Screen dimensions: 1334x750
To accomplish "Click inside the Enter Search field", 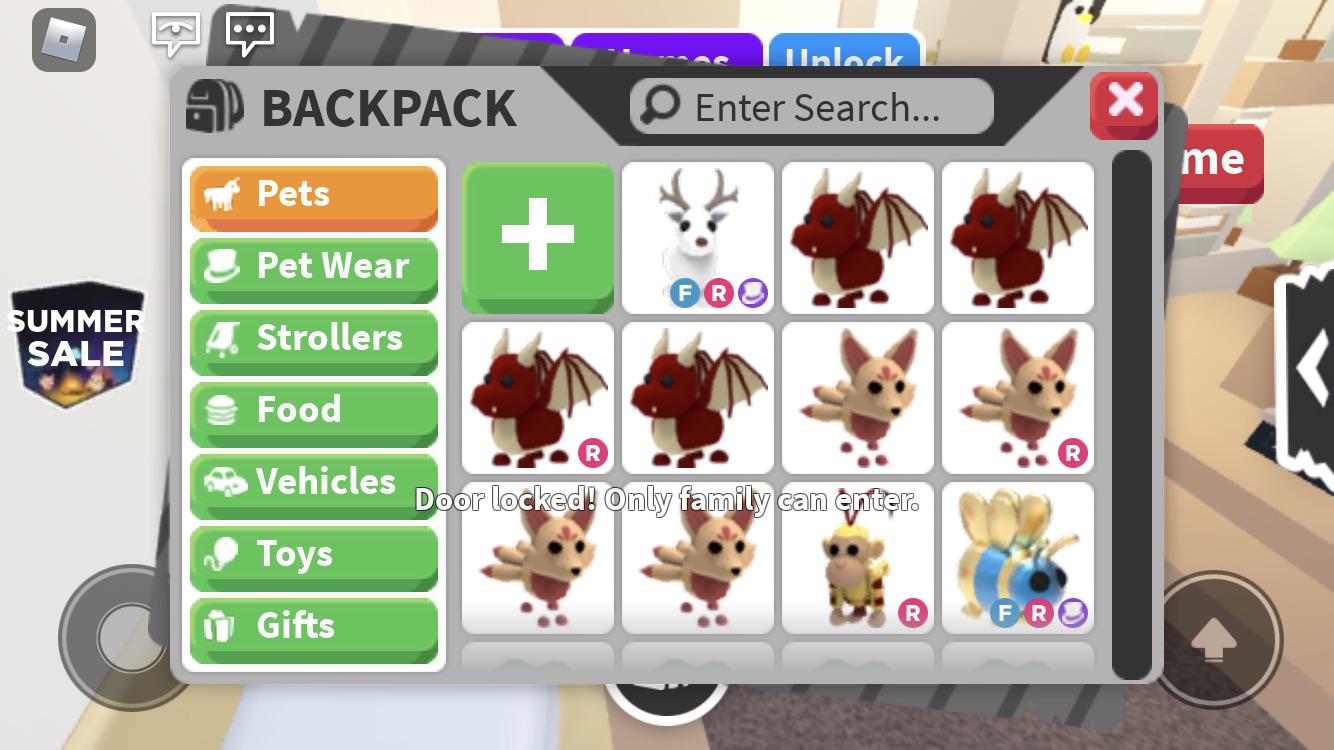I will (810, 106).
